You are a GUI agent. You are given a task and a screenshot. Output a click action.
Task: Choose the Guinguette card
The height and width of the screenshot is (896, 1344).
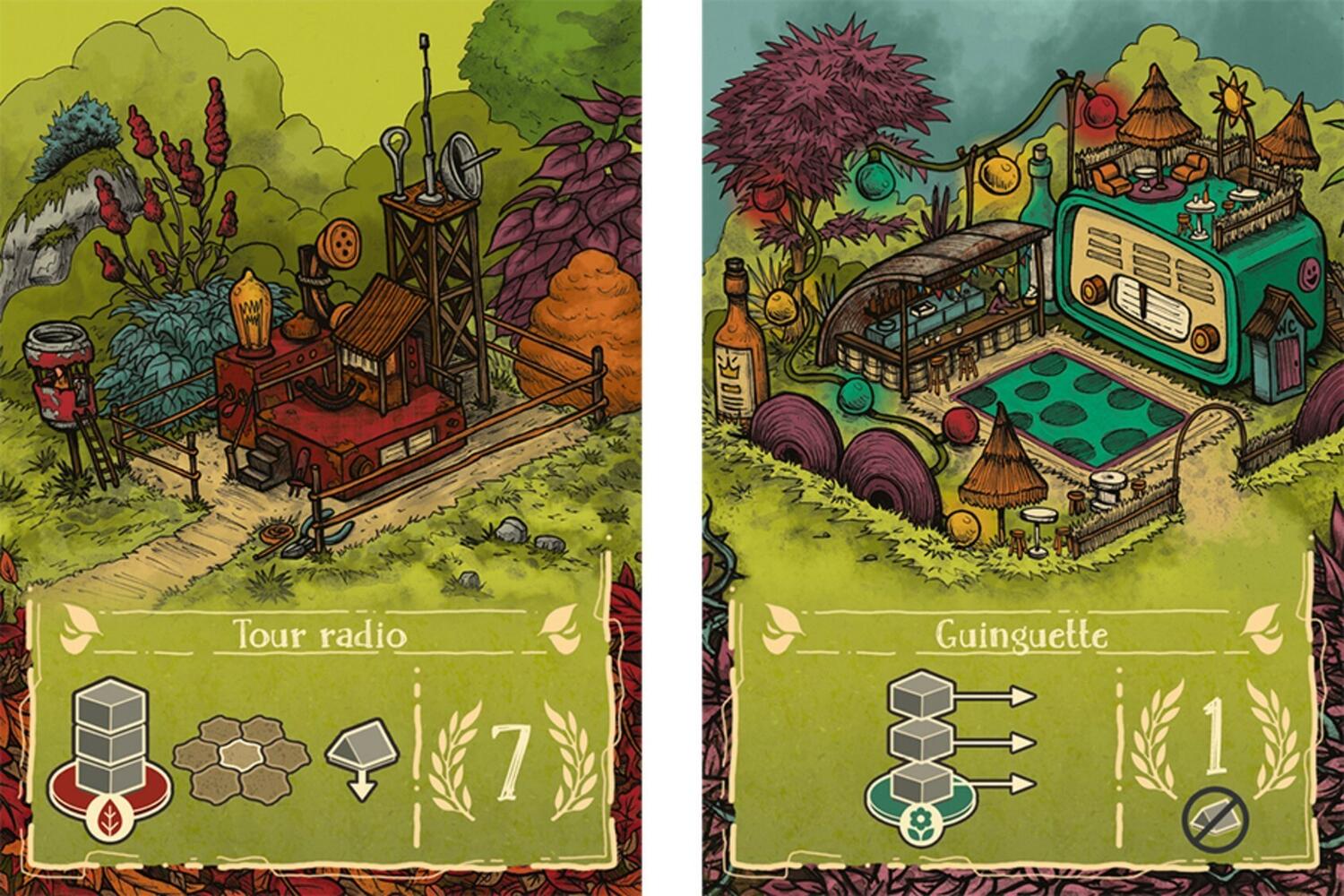(1022, 448)
